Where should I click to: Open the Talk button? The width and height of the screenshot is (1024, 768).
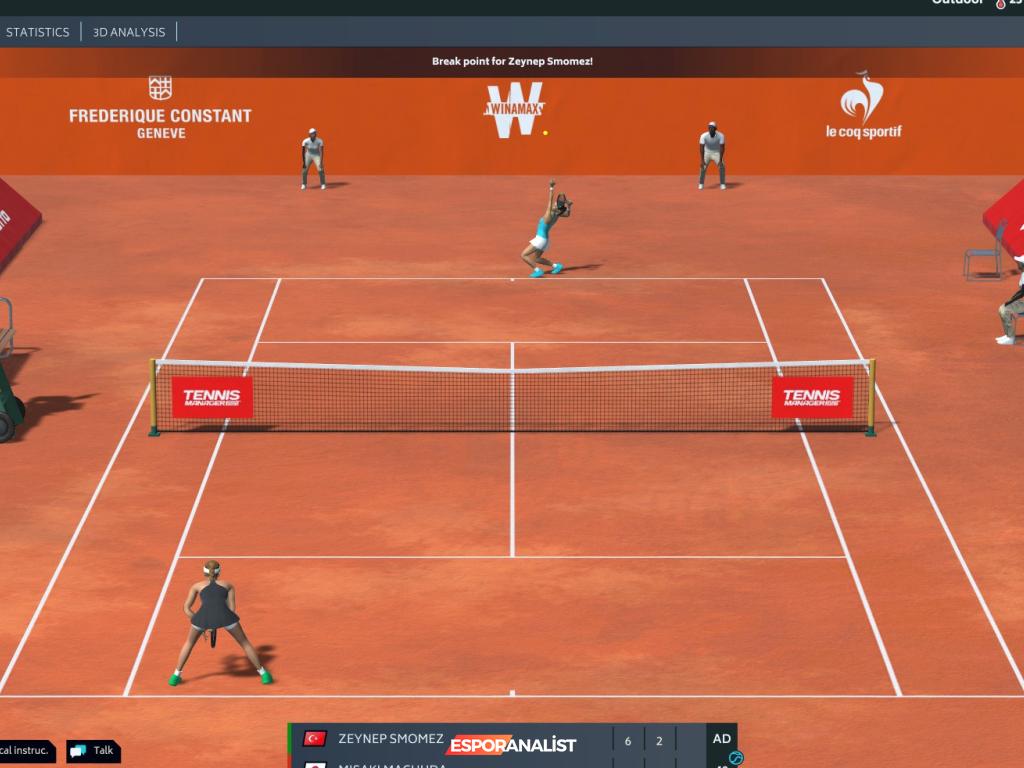[93, 751]
